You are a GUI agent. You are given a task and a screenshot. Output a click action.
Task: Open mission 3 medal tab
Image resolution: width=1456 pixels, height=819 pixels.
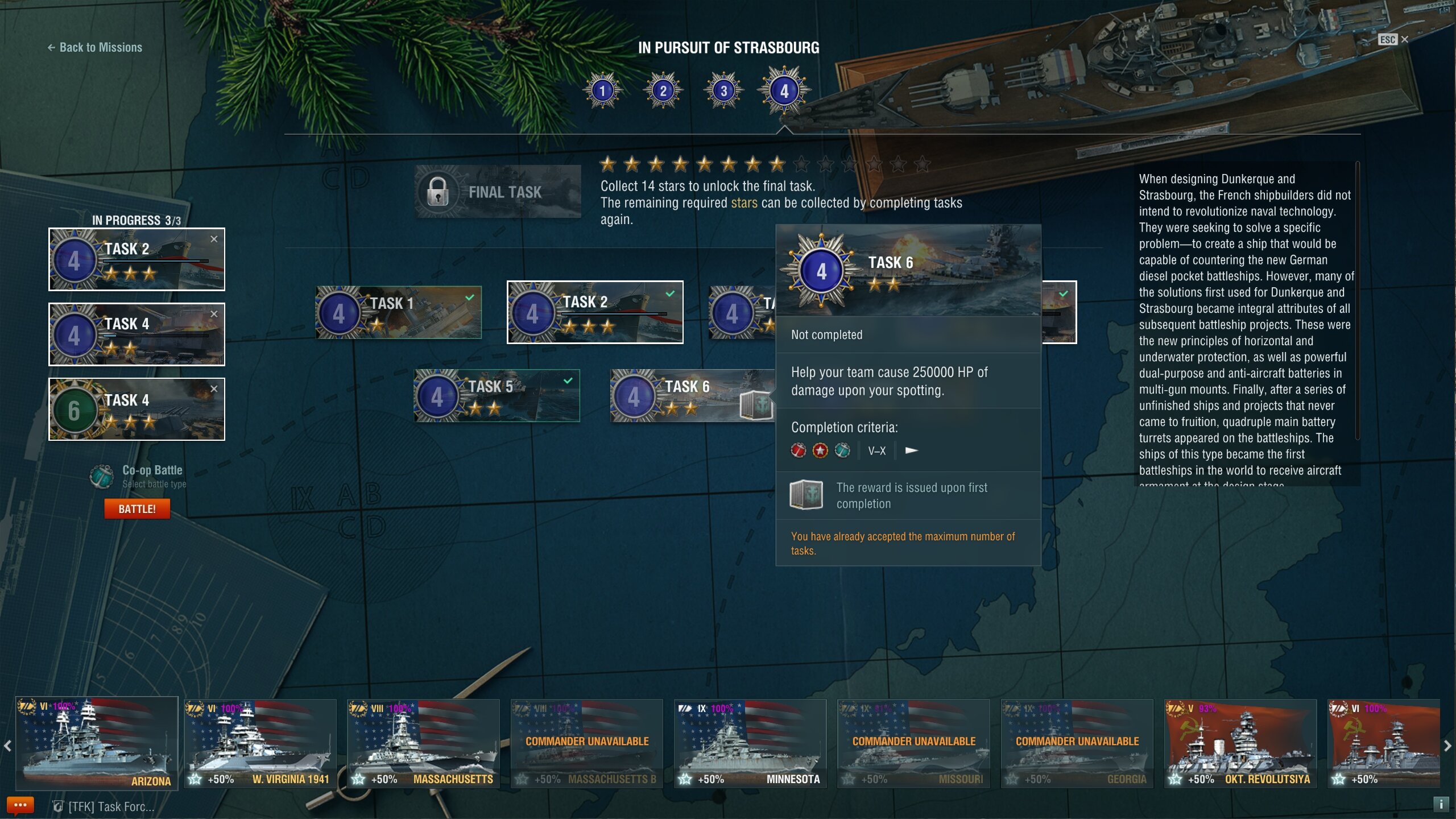(x=723, y=90)
